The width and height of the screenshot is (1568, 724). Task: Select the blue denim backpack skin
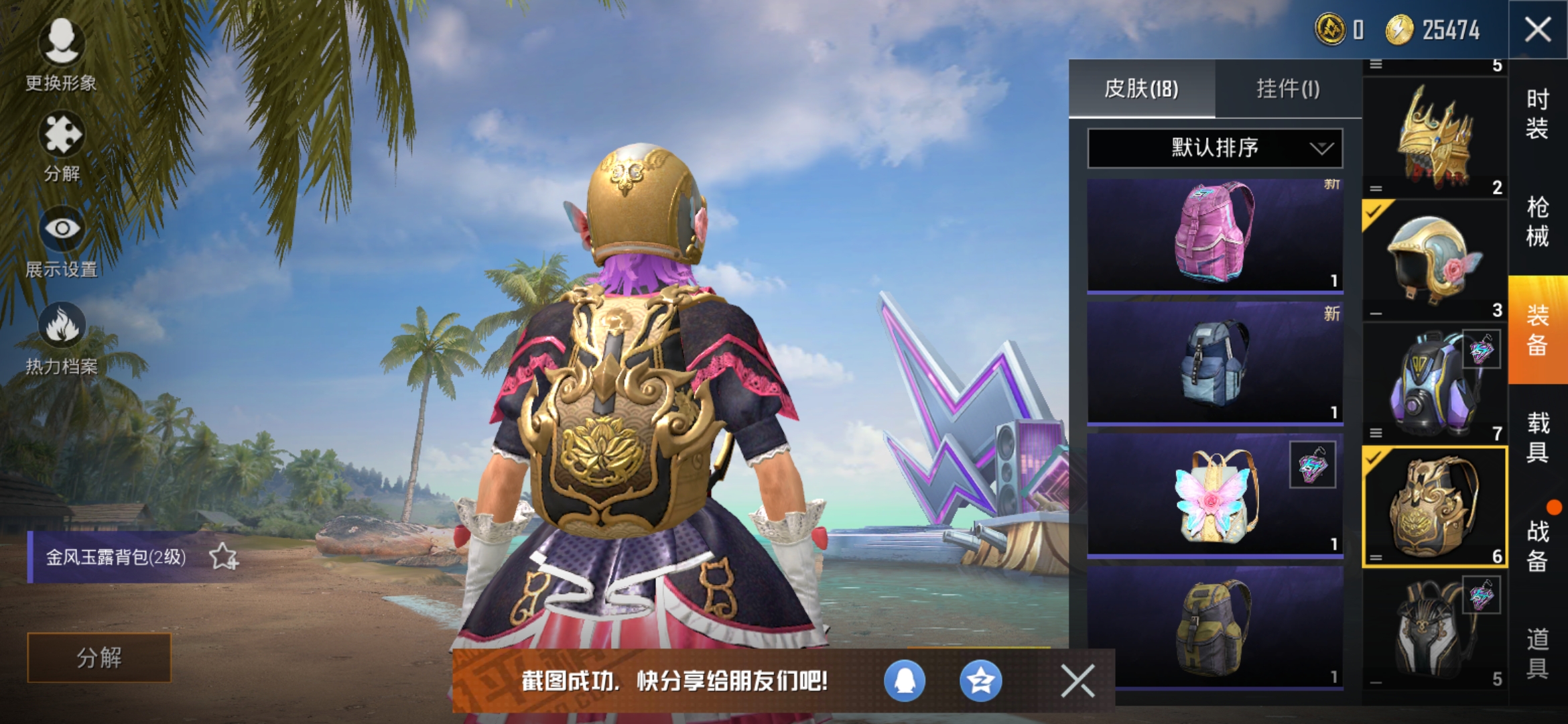pyautogui.click(x=1214, y=362)
